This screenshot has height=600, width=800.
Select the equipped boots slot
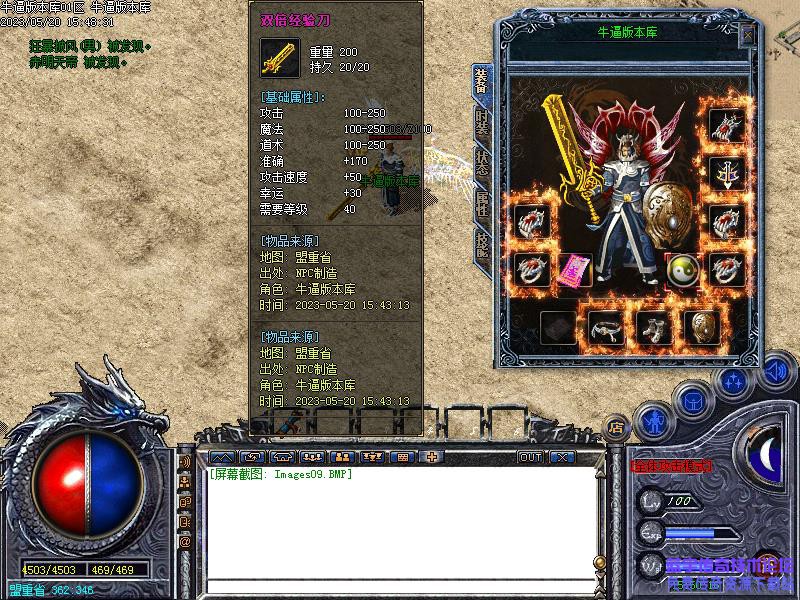654,327
